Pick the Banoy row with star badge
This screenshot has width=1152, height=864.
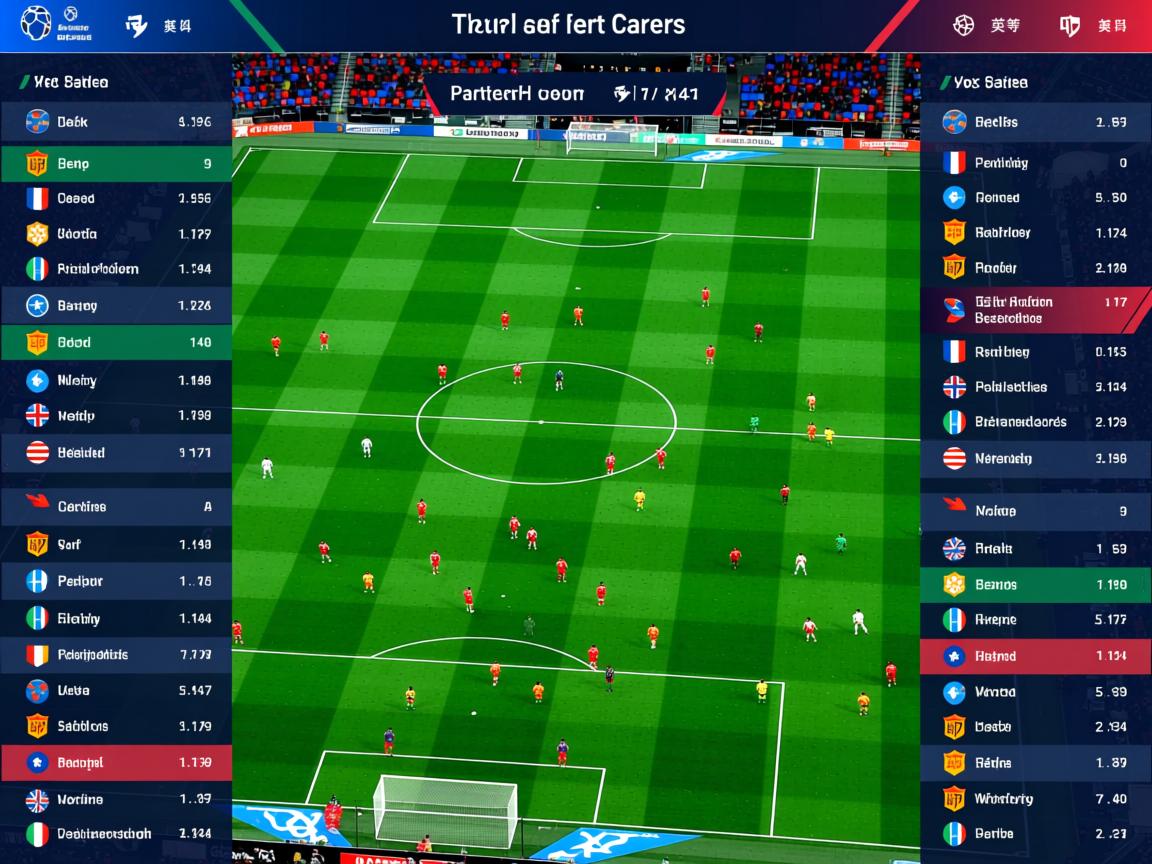click(116, 305)
